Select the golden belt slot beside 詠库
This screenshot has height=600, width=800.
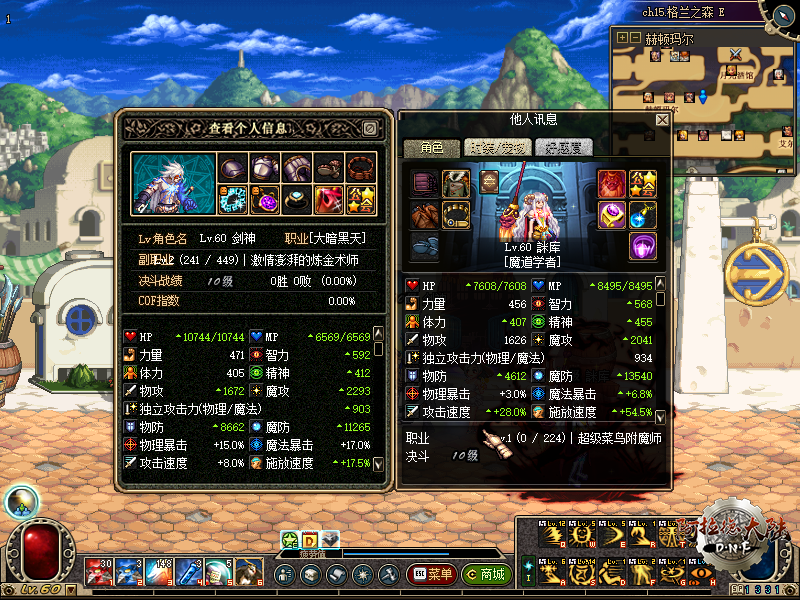click(x=456, y=214)
